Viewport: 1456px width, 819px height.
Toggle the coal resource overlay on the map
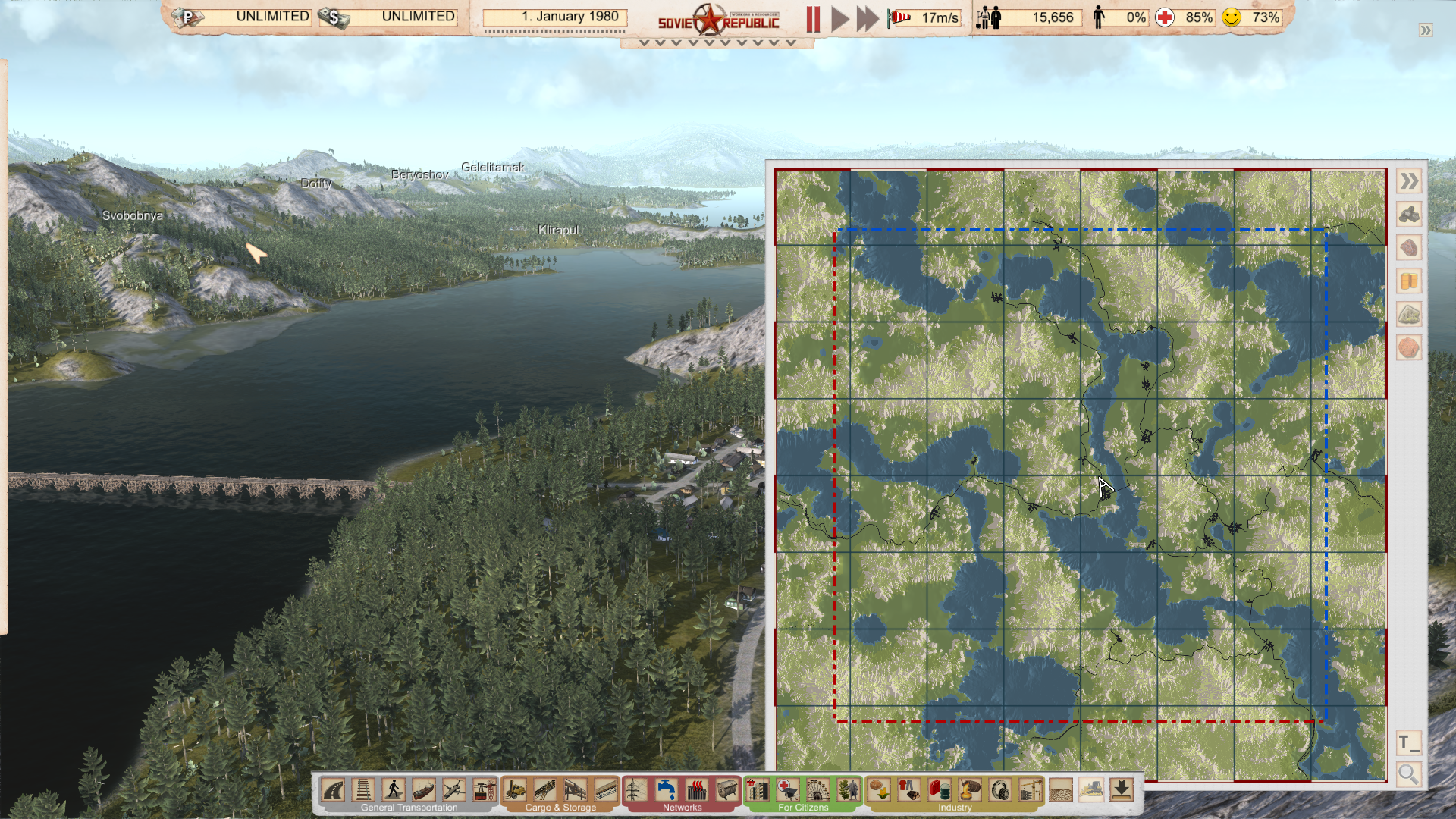pyautogui.click(x=1409, y=215)
